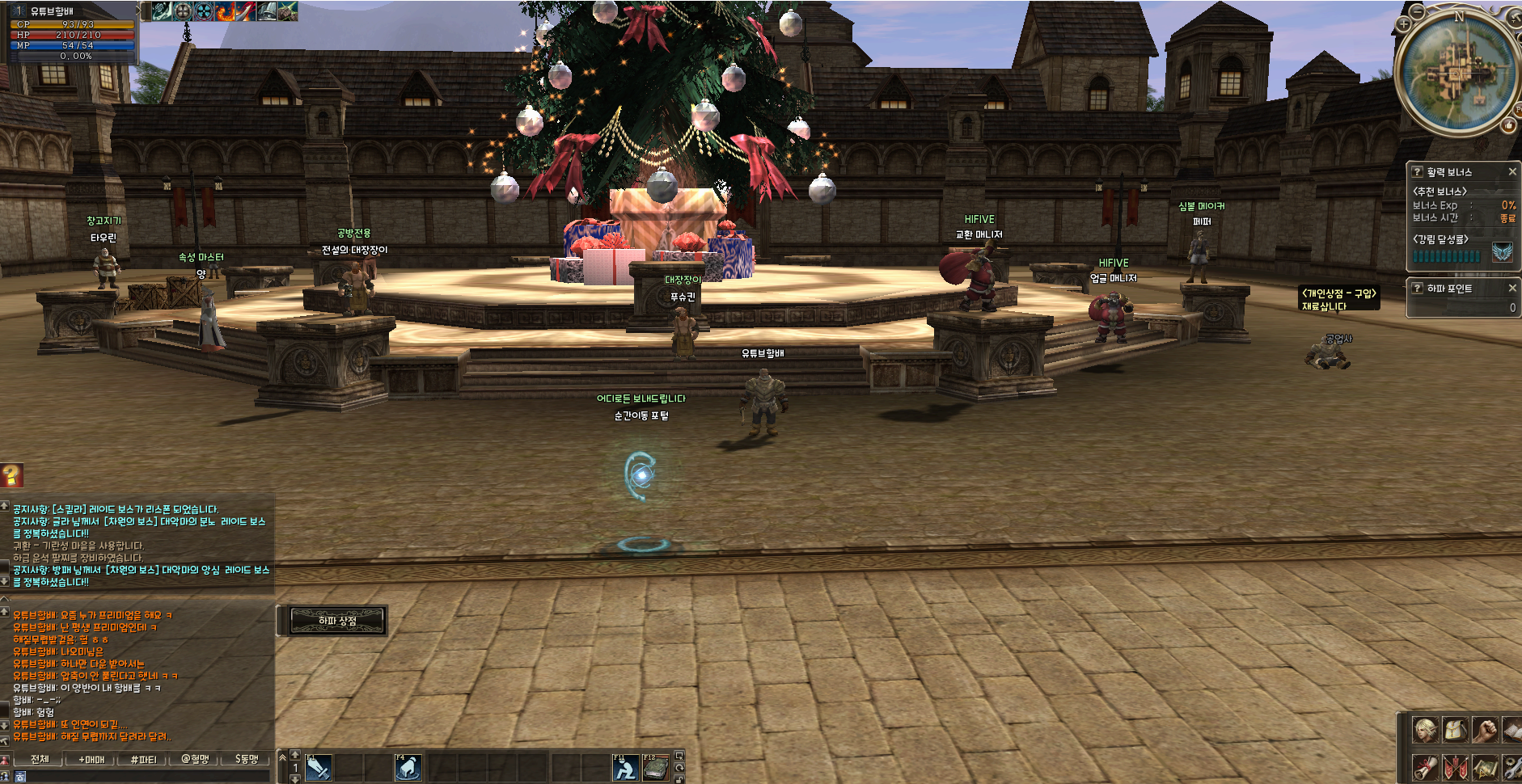Click the chat text input field
This screenshot has width=1522, height=784.
point(146,776)
